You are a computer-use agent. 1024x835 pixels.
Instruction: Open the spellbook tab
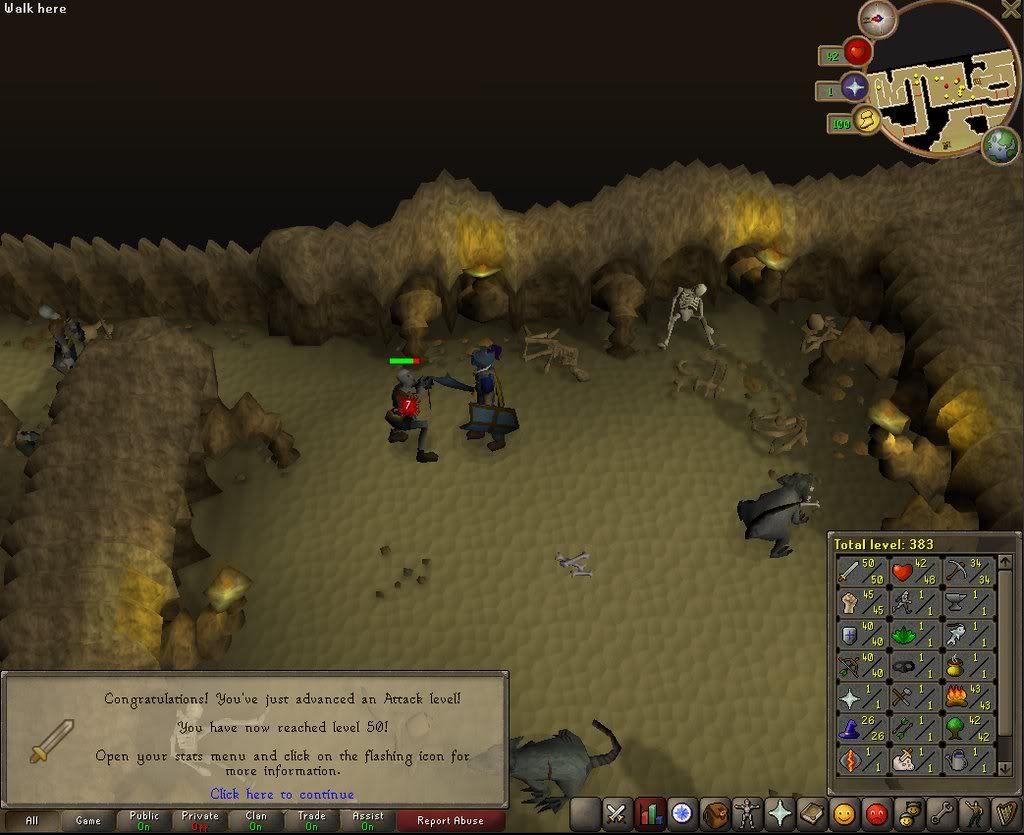811,814
